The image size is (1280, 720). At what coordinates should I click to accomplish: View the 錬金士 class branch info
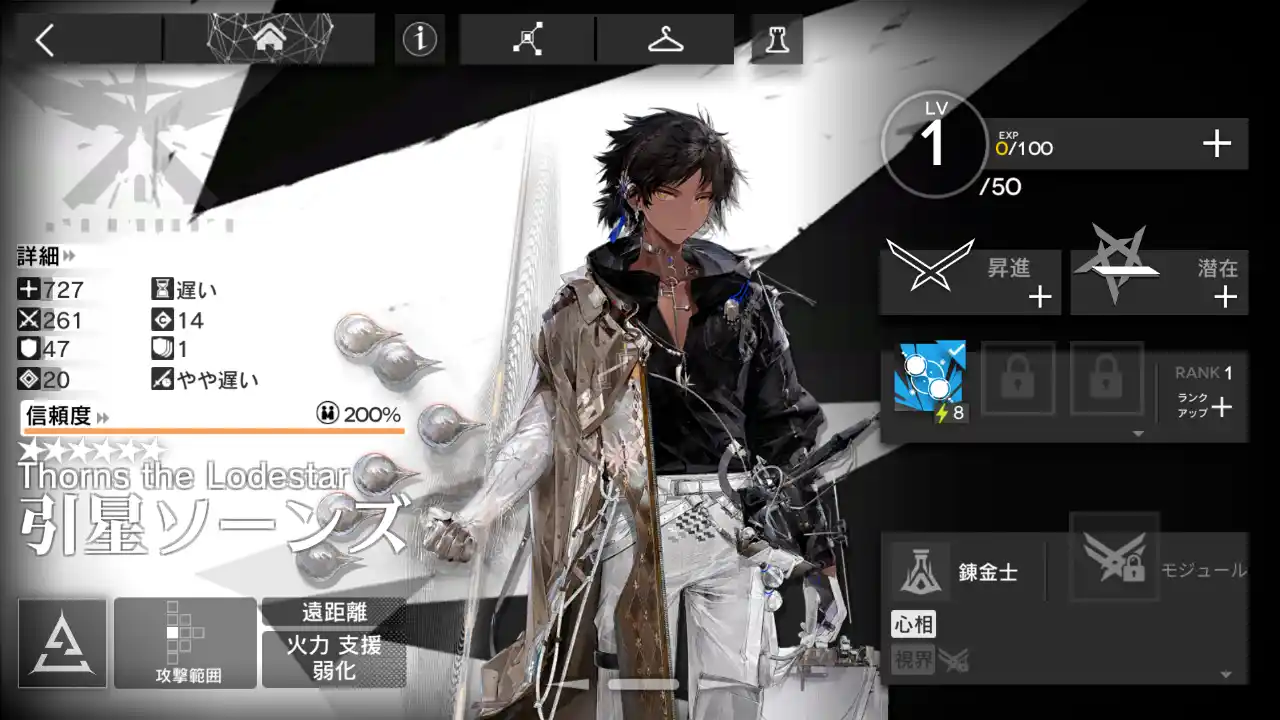(x=960, y=573)
